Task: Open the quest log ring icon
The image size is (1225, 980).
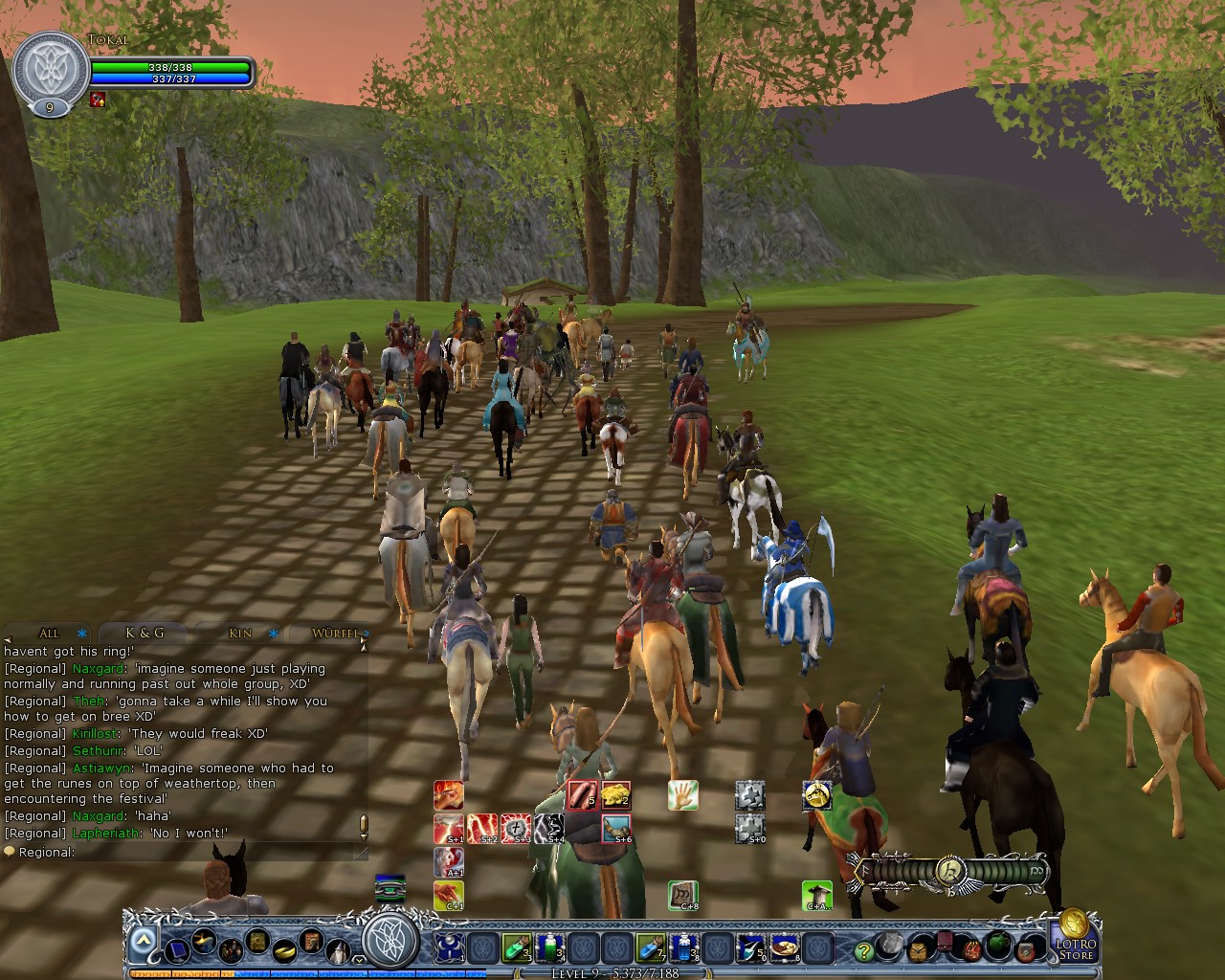Action: 283,950
